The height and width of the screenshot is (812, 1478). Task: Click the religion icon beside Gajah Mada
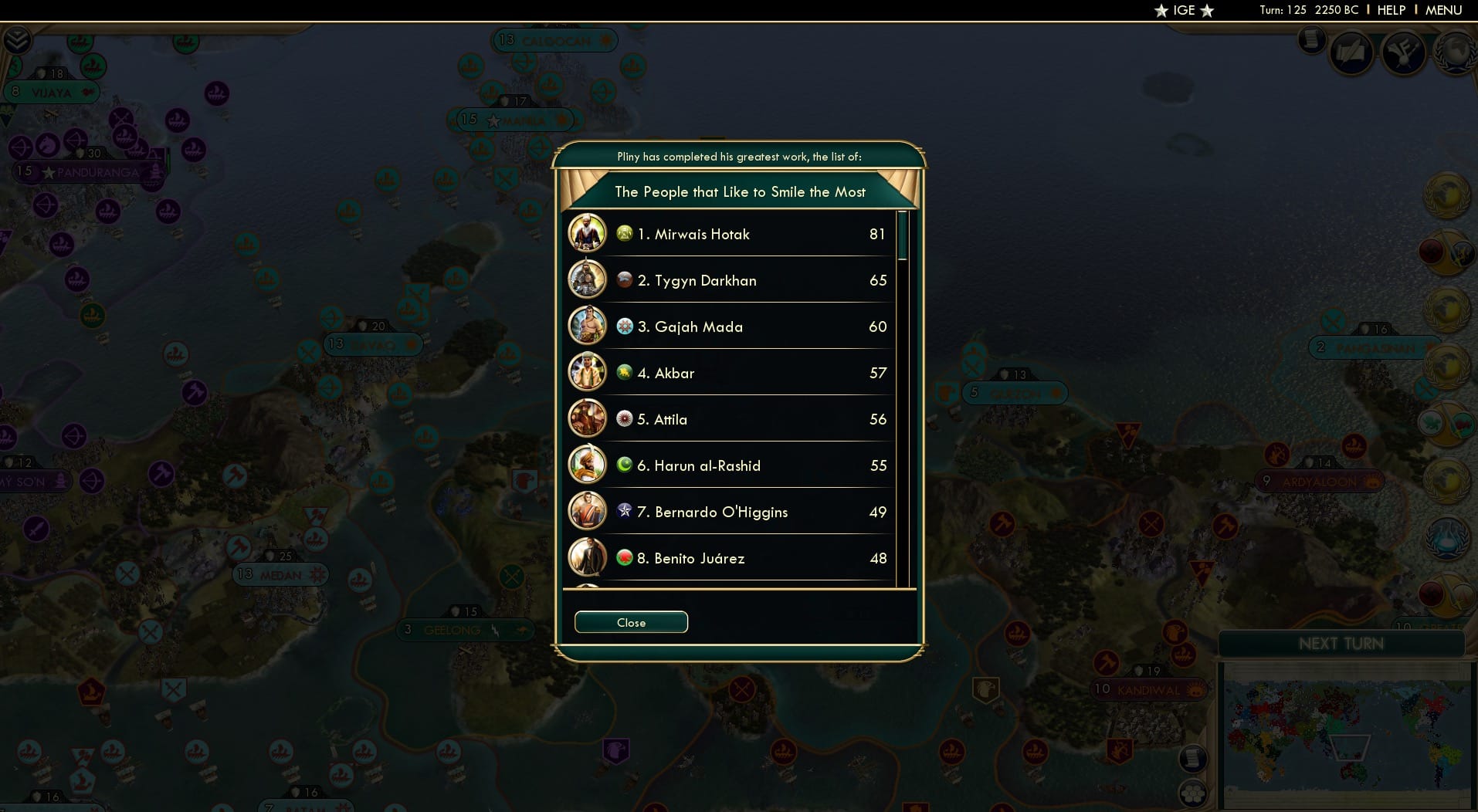click(623, 326)
